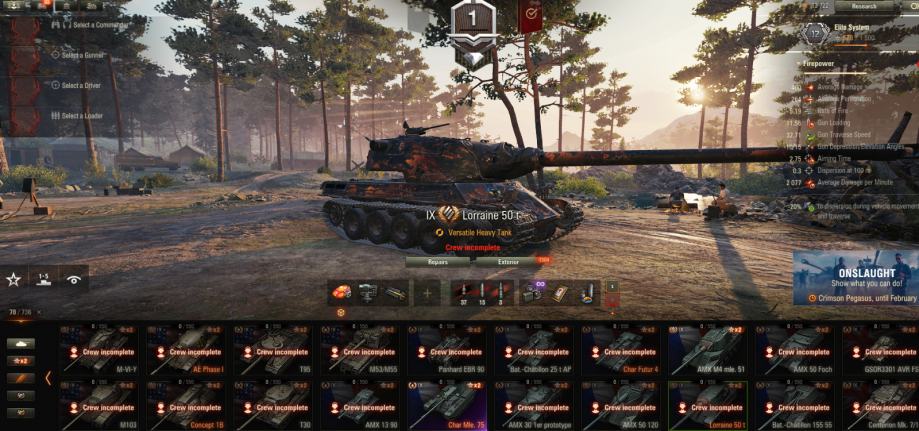
Task: Click the eye view toggle button
Action: [74, 280]
